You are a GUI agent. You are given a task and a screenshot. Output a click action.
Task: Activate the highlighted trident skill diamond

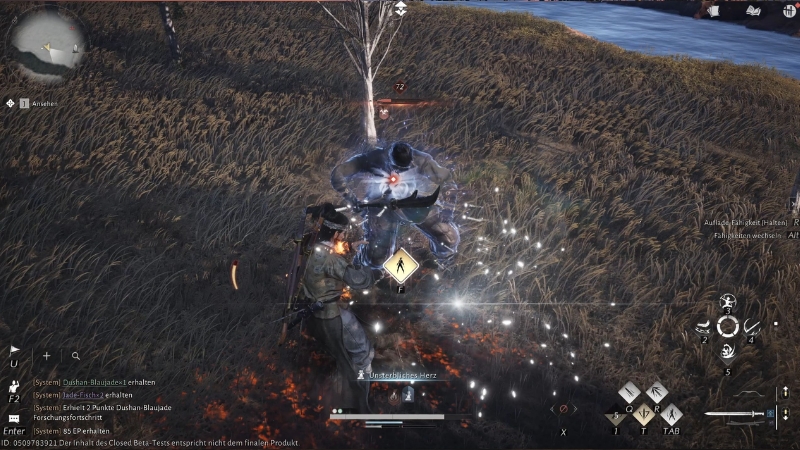pyautogui.click(x=642, y=411)
